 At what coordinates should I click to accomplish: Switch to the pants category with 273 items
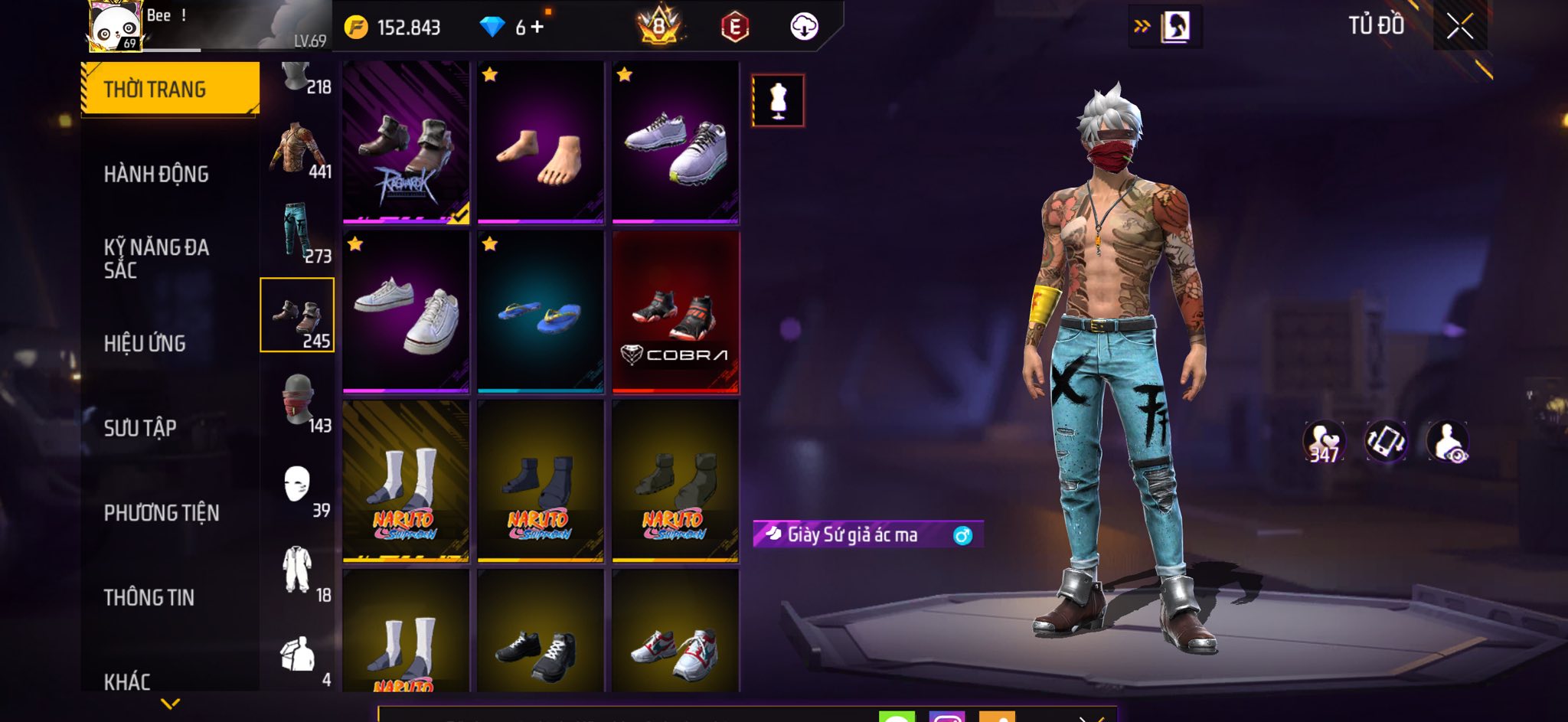point(299,234)
